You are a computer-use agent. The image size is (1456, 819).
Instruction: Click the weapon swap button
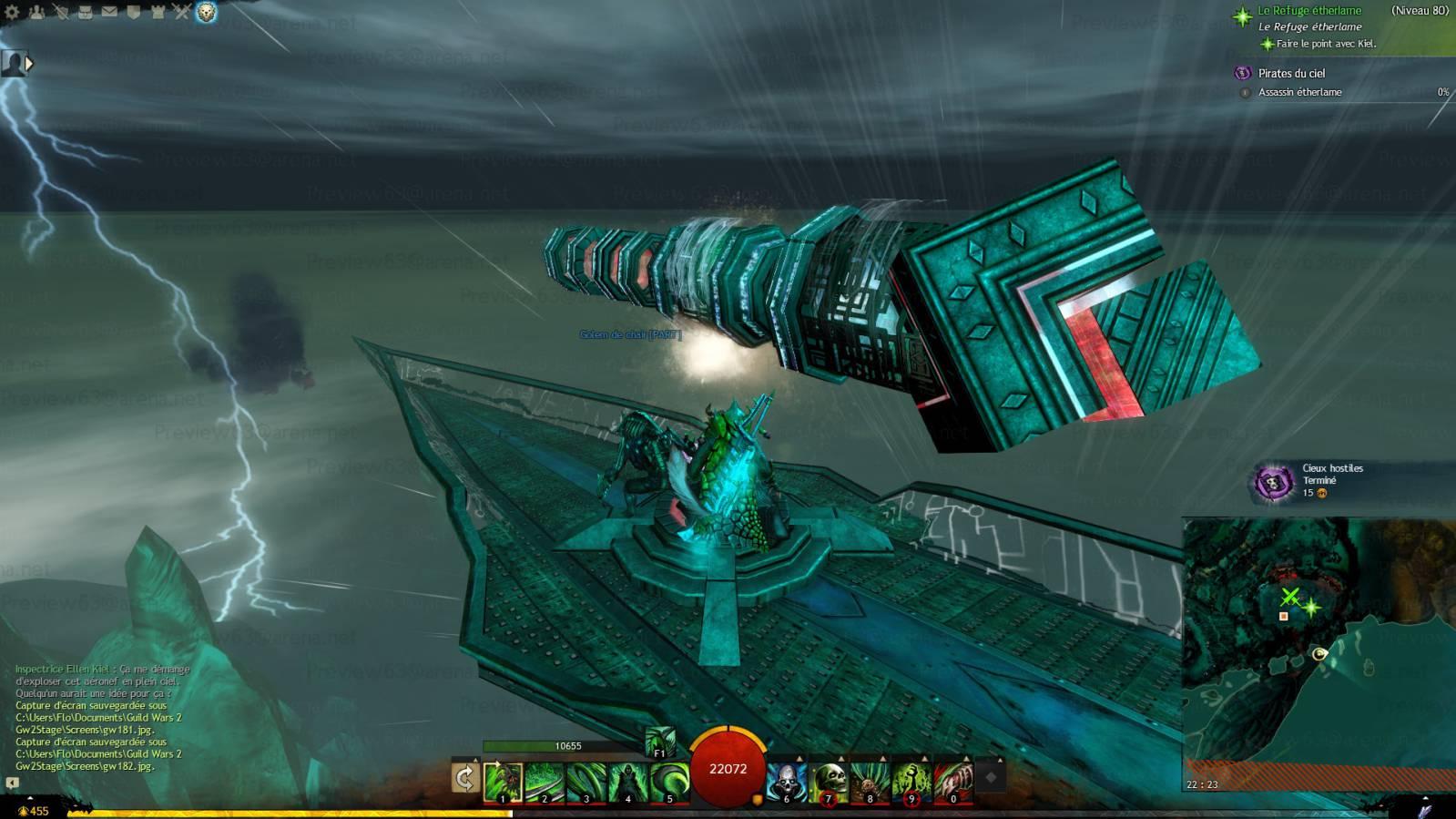click(464, 778)
